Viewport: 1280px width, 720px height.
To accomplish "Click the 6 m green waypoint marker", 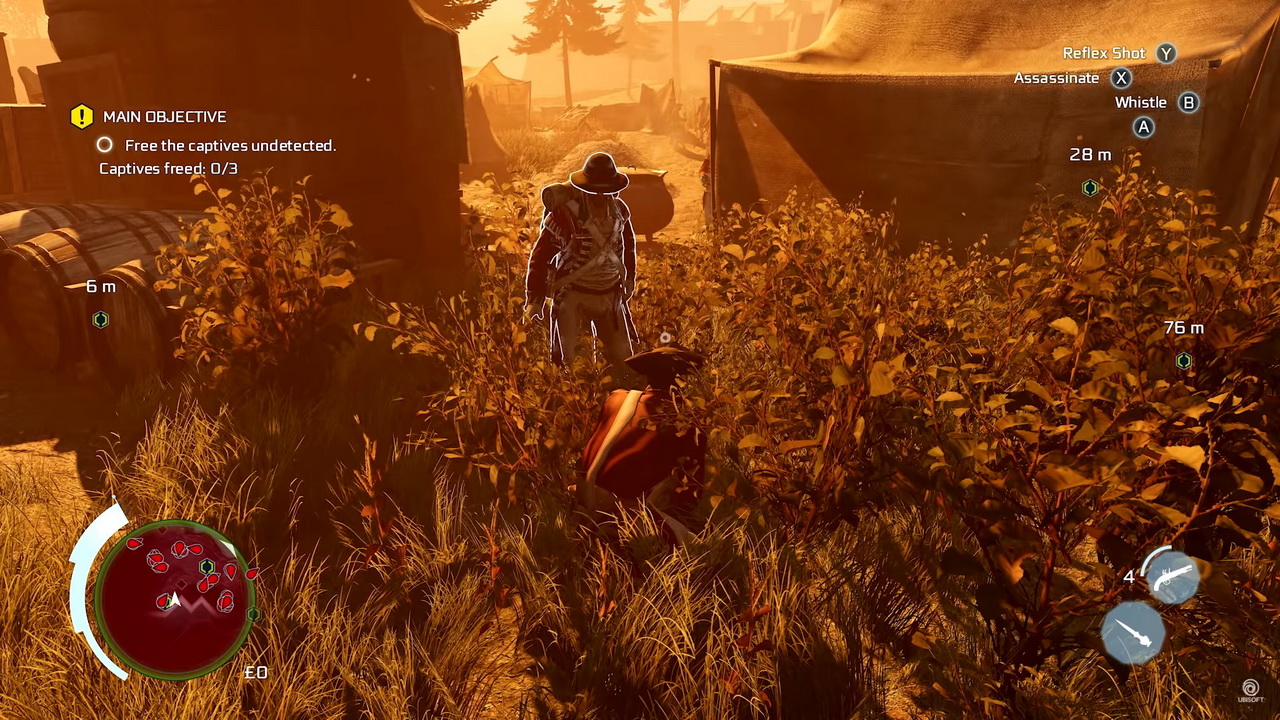I will tap(100, 320).
